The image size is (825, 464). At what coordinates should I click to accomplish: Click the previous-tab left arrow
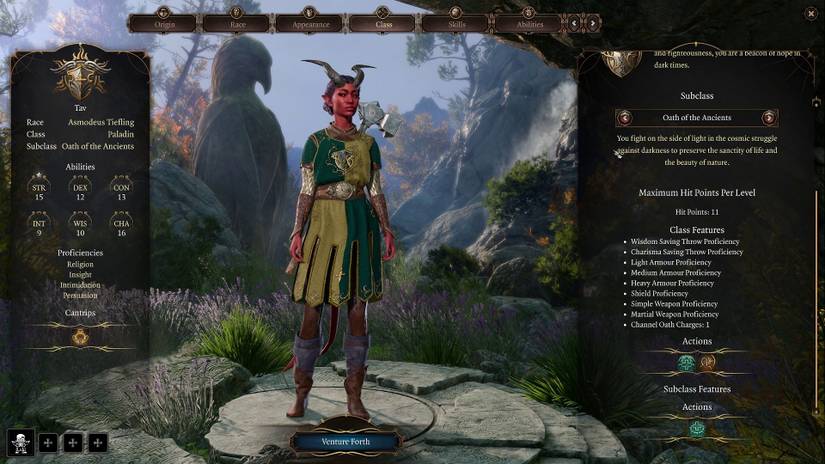point(575,22)
